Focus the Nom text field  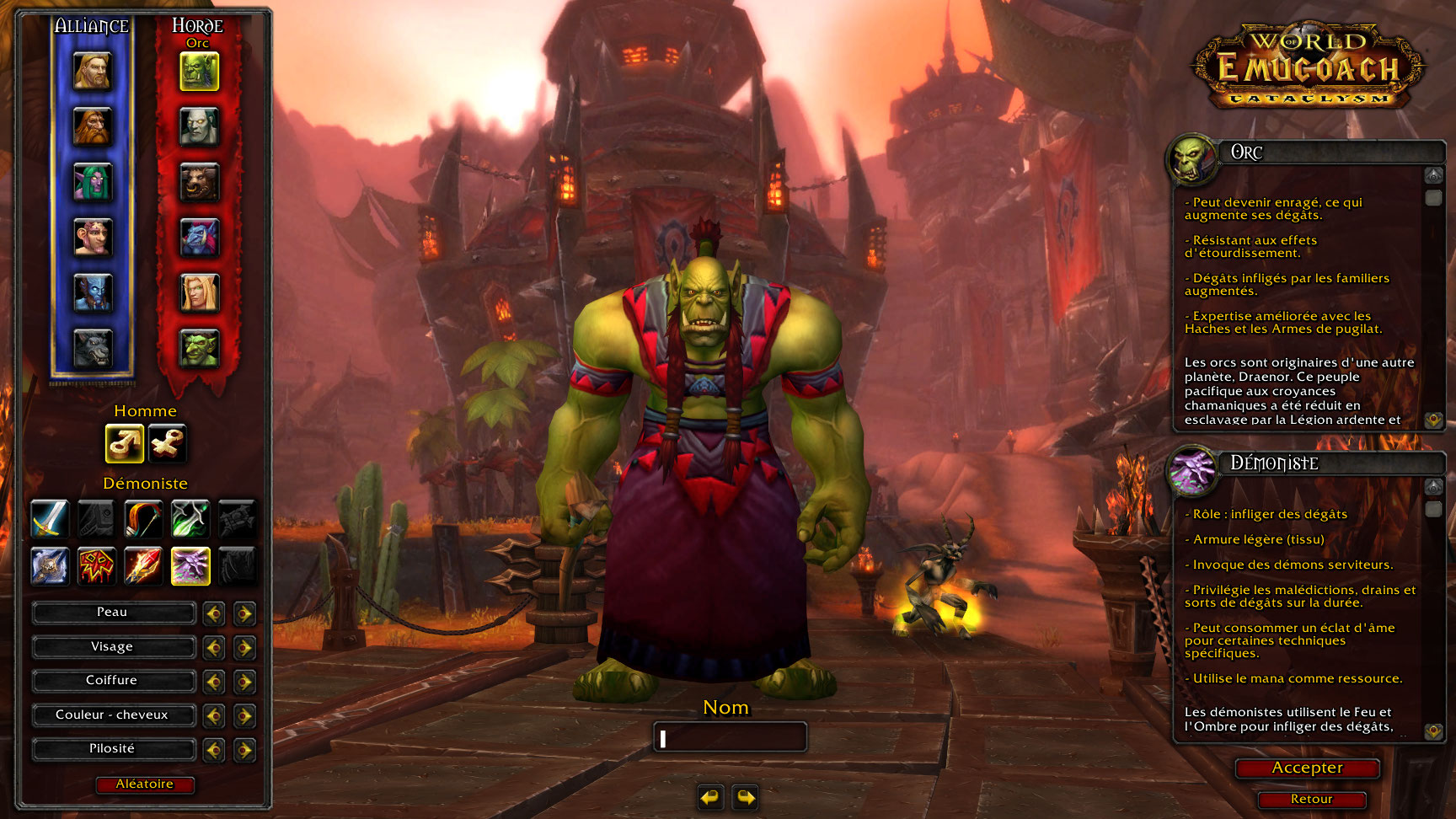click(x=730, y=738)
